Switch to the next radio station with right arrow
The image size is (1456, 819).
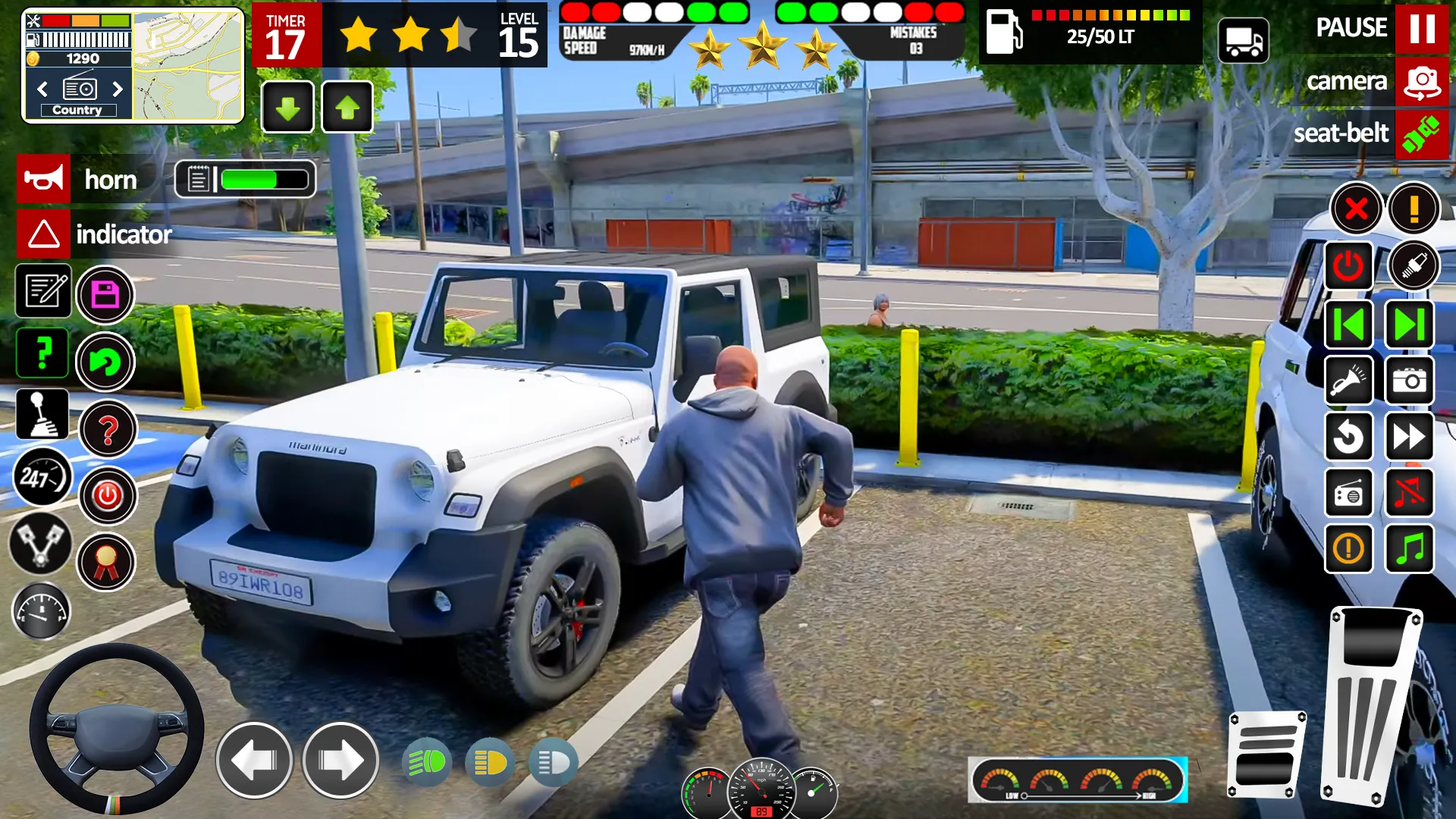click(x=118, y=89)
